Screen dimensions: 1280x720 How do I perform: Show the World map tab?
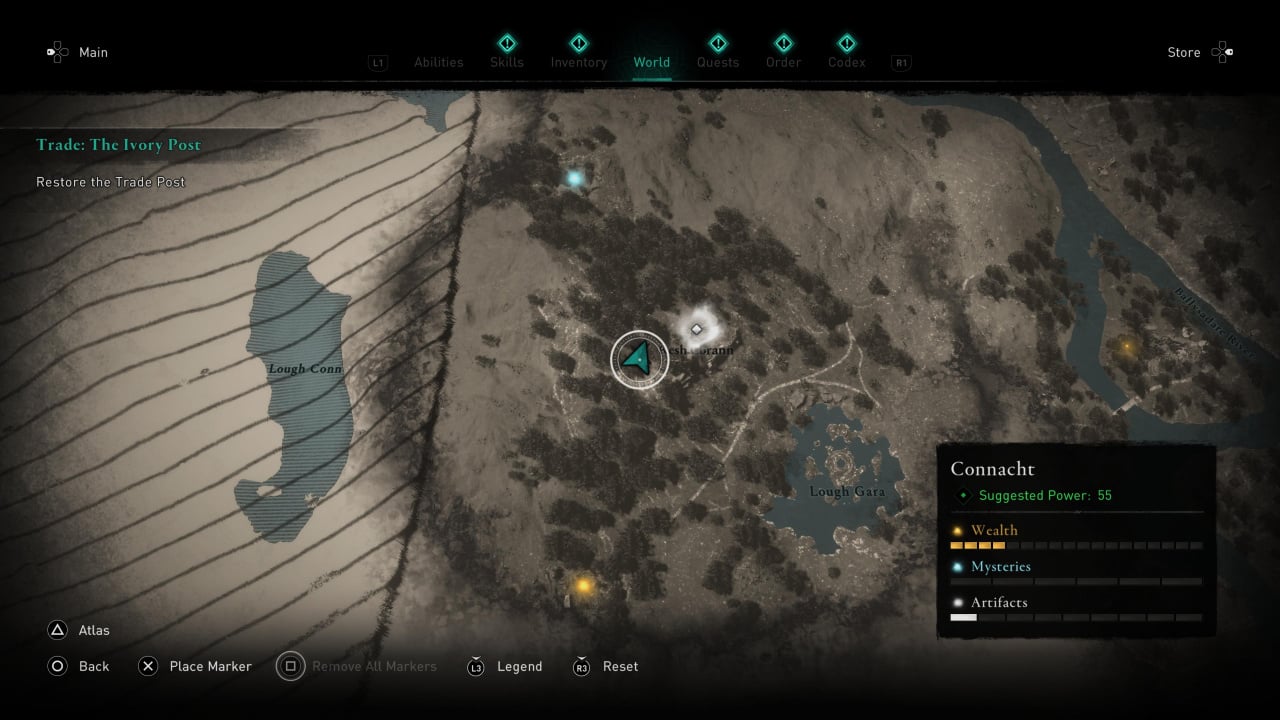coord(652,62)
